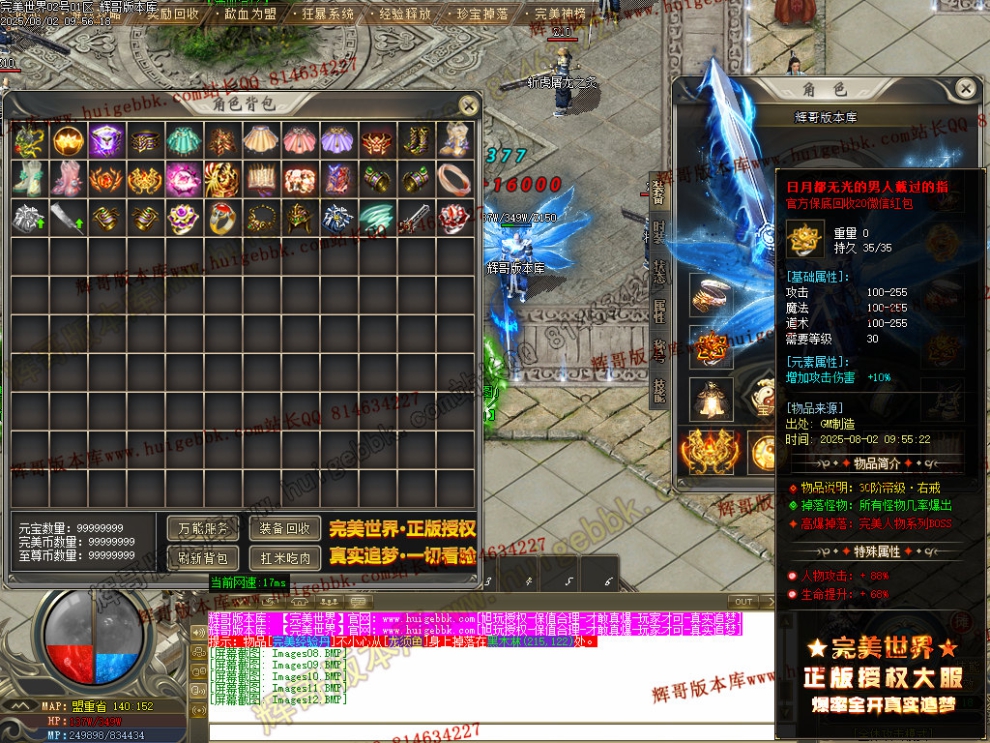Screen dimensions: 990x743
Task: Select the grey blade with green arrow
Action: [x=68, y=217]
